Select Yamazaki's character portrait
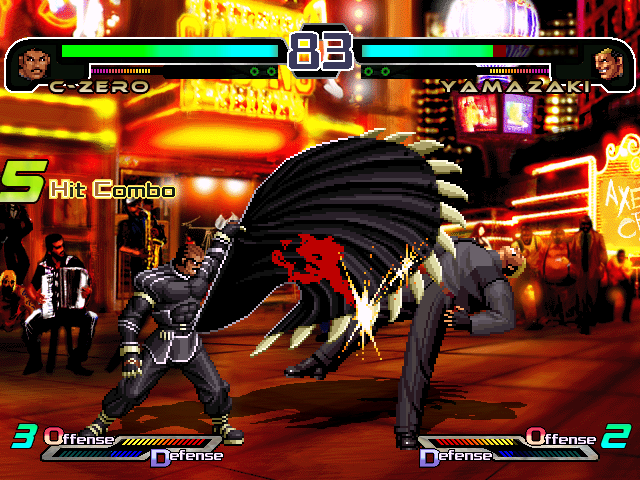 (x=607, y=64)
